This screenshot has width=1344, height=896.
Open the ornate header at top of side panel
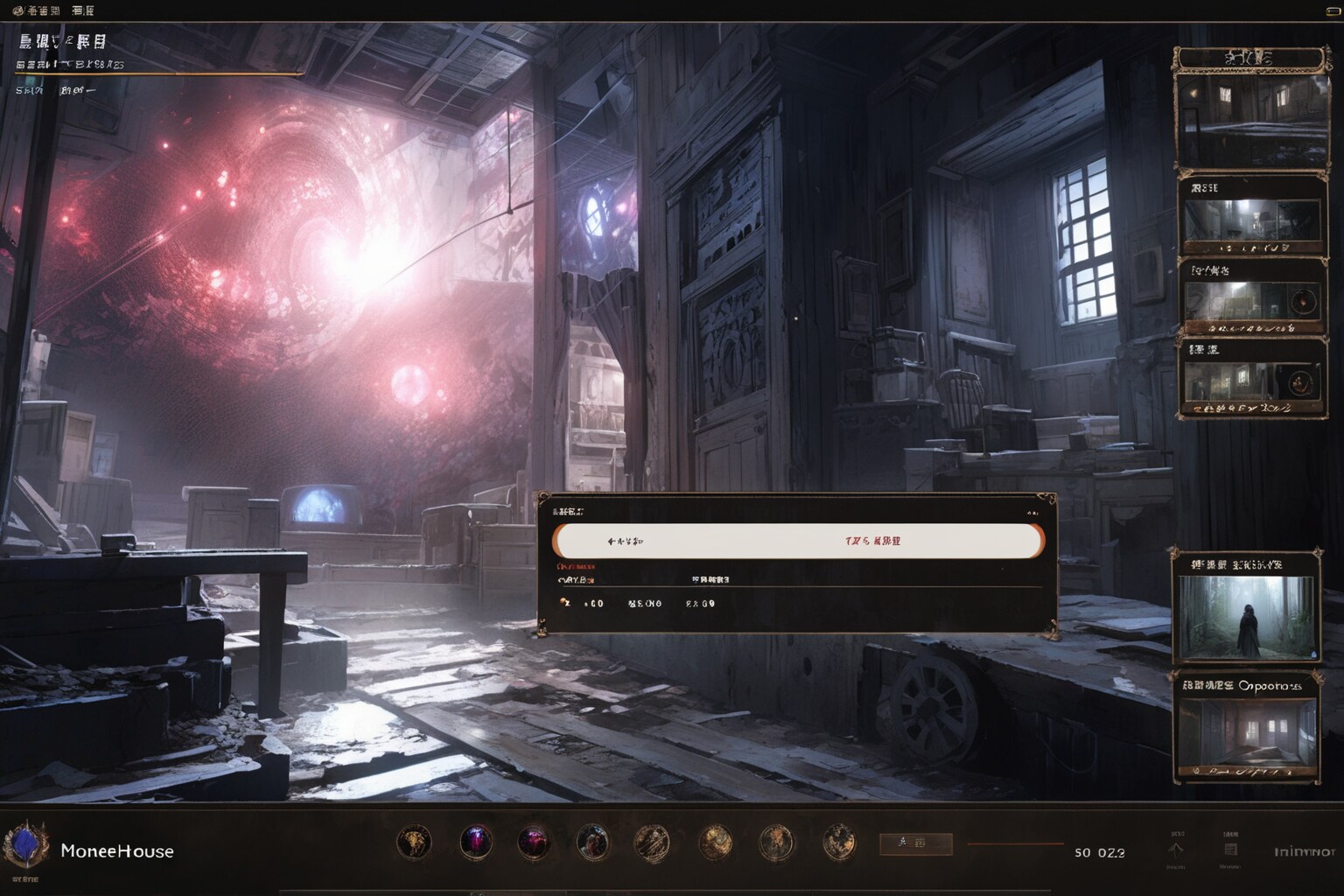coord(1249,59)
